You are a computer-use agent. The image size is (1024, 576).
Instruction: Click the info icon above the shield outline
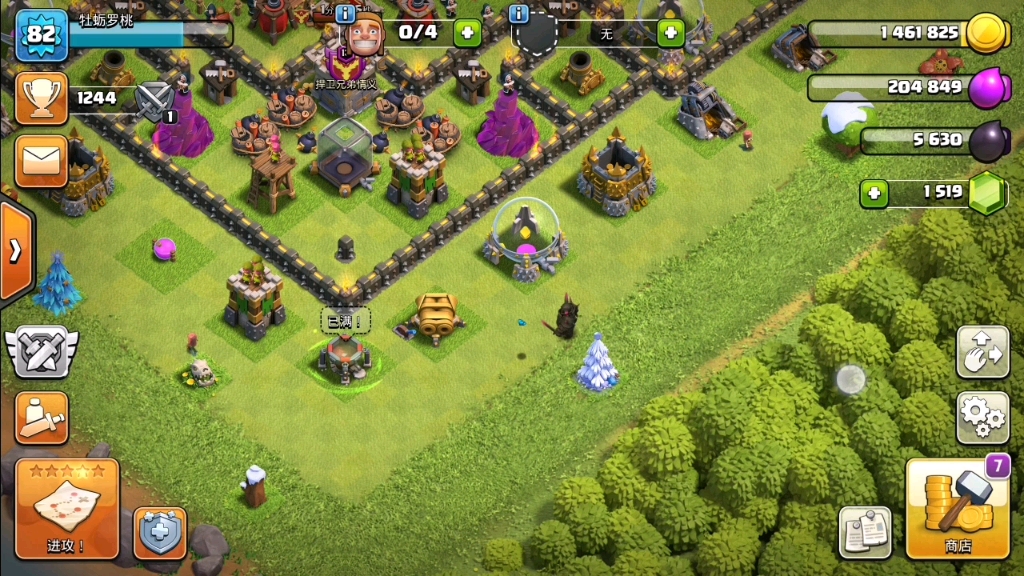518,14
